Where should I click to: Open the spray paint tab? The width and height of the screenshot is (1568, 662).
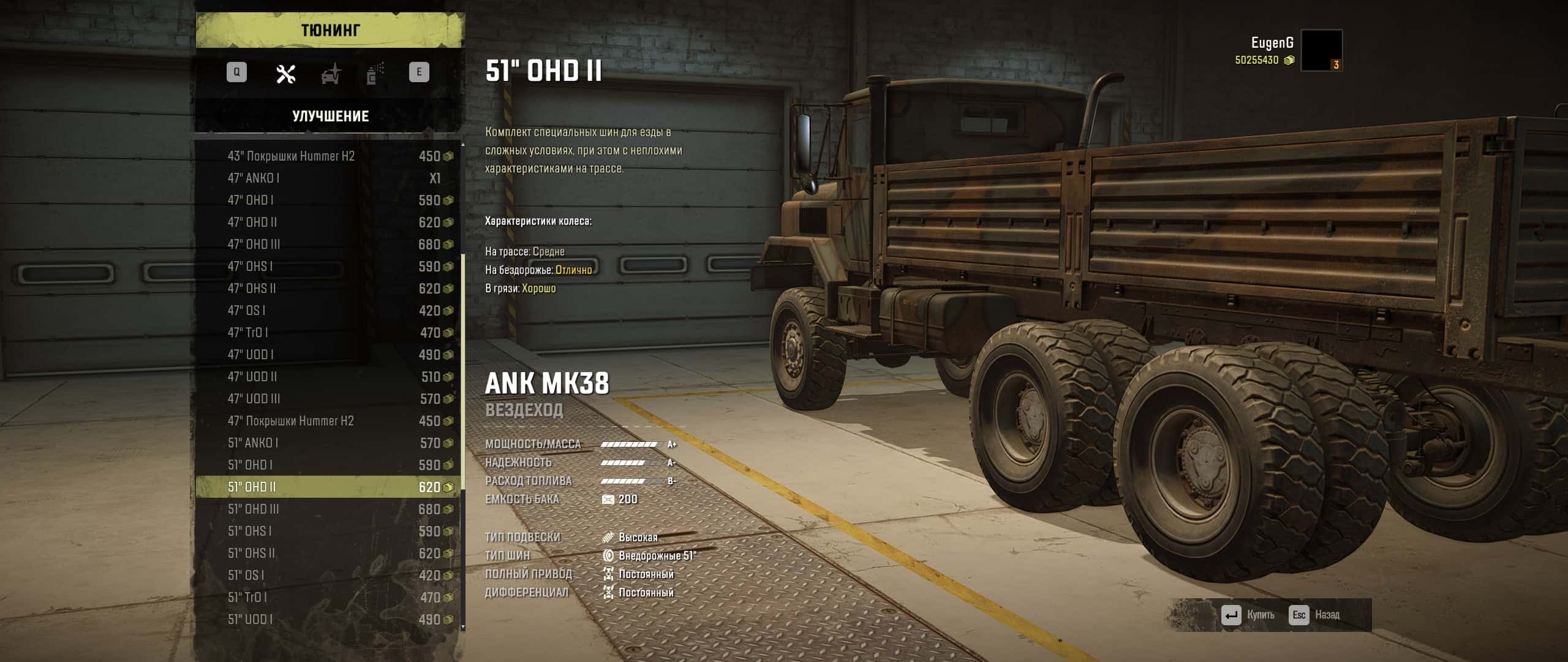coord(375,74)
